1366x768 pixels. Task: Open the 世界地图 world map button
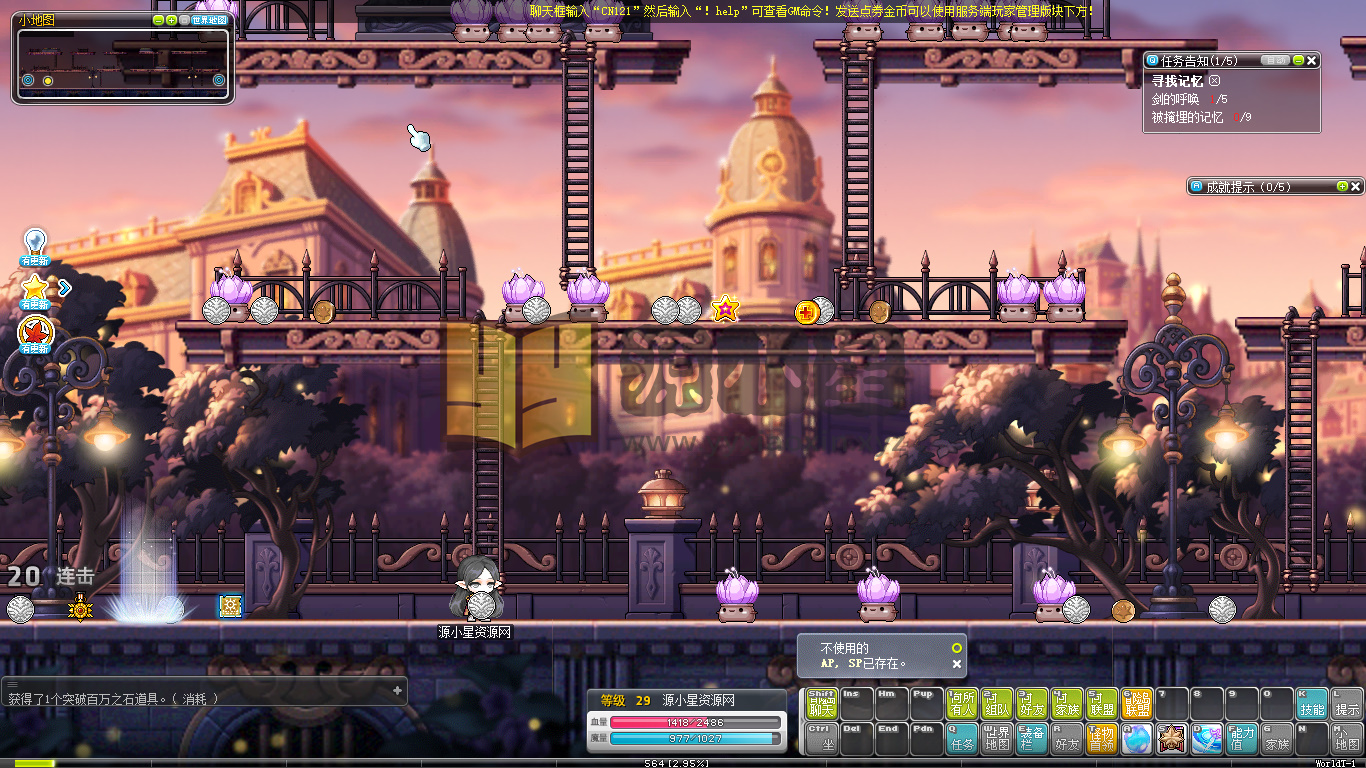click(x=209, y=20)
